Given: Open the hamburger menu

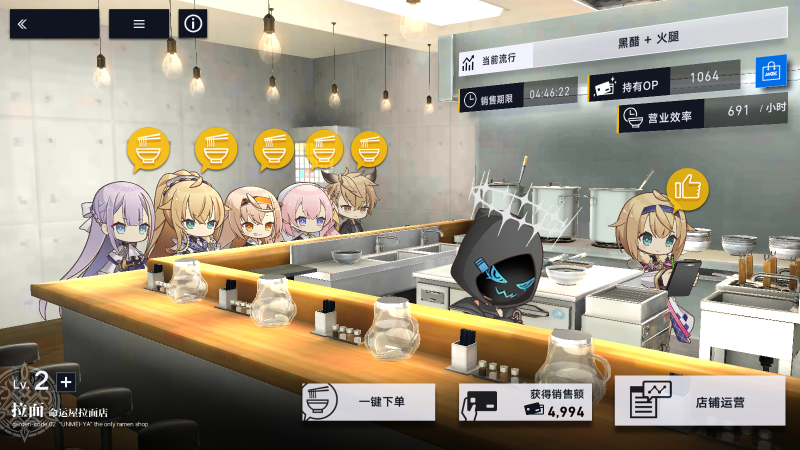Looking at the screenshot, I should click(139, 24).
